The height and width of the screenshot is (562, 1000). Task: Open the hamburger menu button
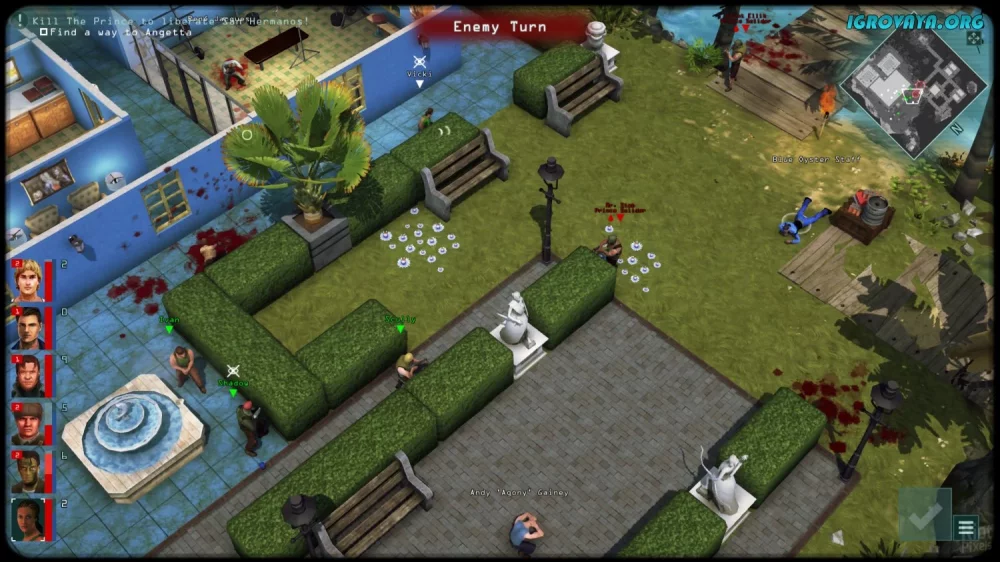click(965, 527)
